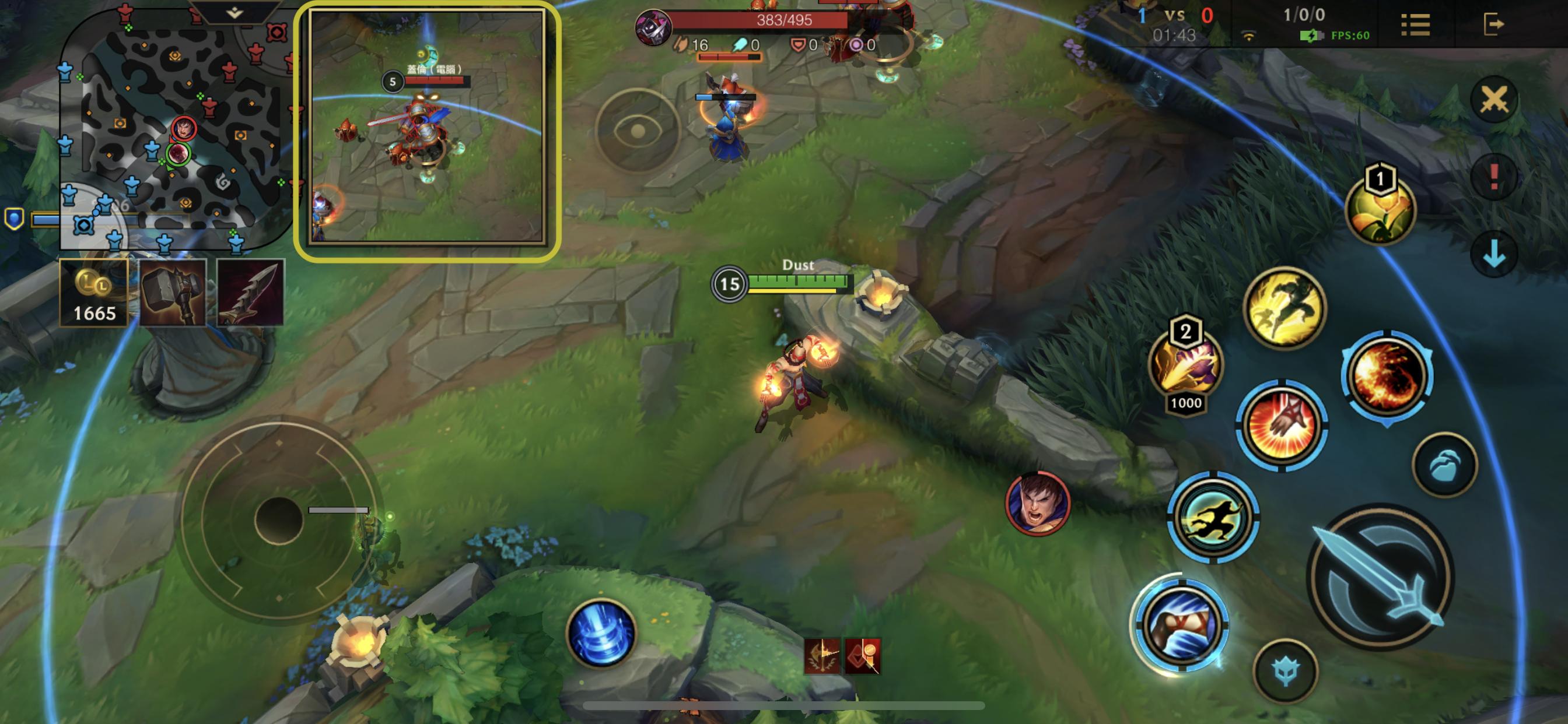Trigger the blue kick ability

tap(1181, 625)
